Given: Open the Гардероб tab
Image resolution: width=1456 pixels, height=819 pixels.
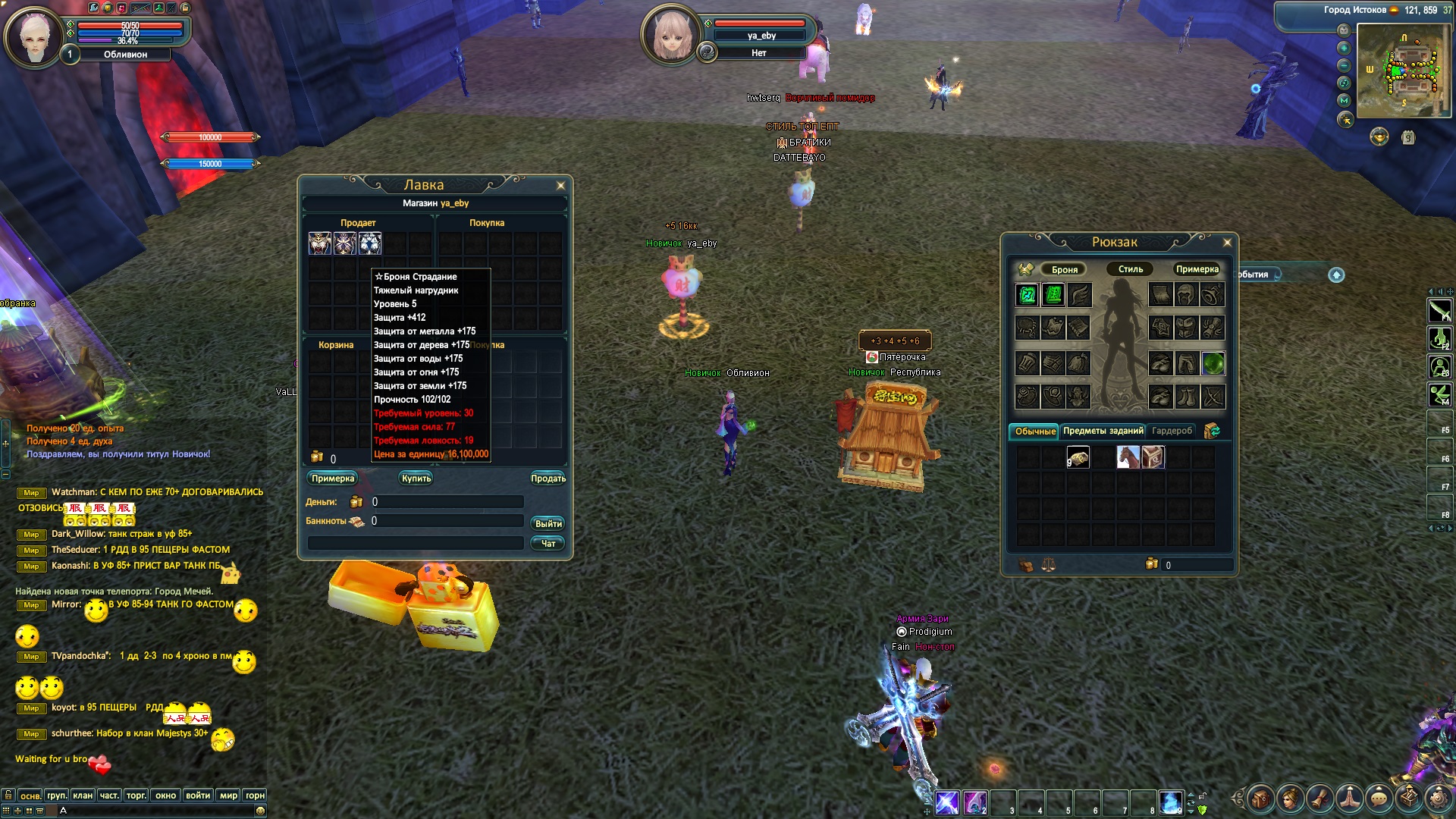Looking at the screenshot, I should pos(1172,431).
